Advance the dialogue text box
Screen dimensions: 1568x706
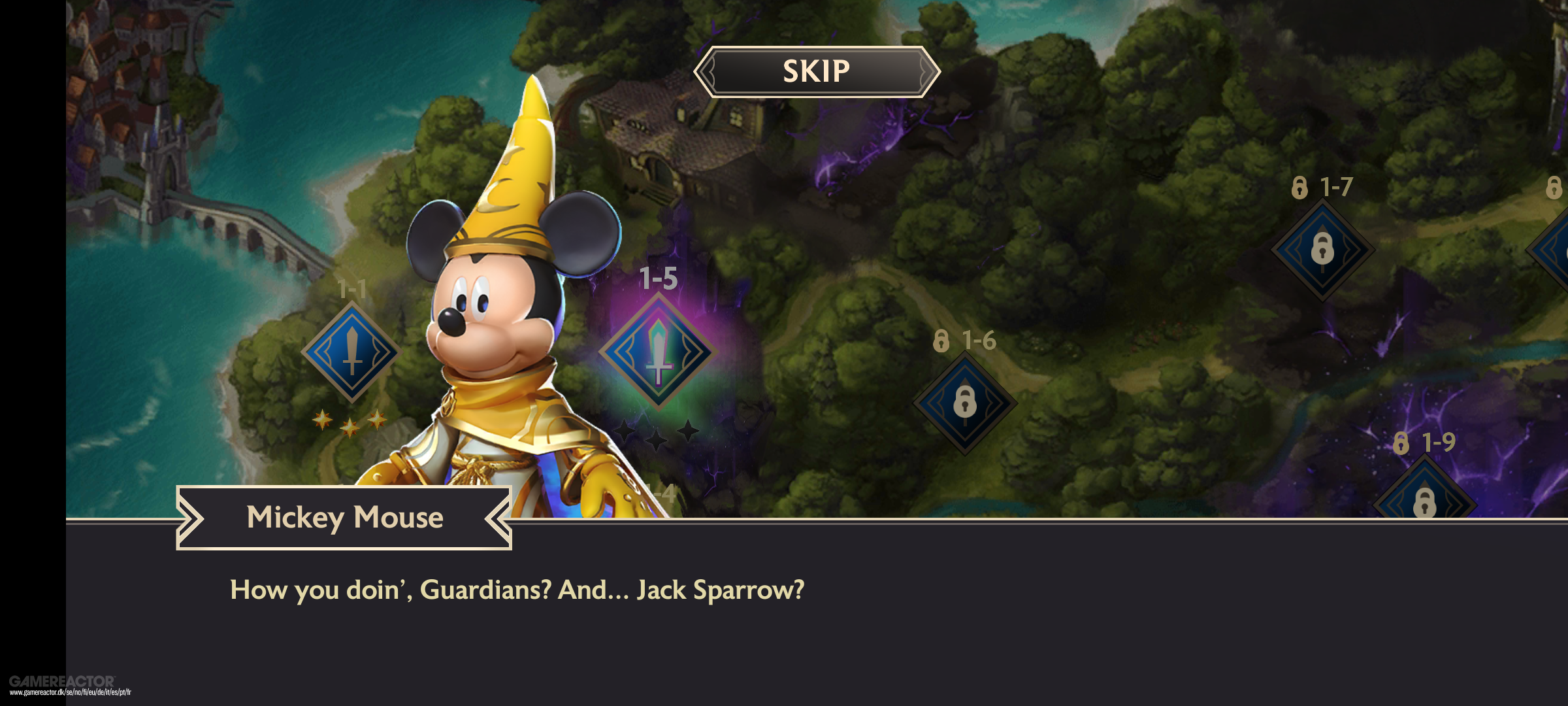point(817,614)
